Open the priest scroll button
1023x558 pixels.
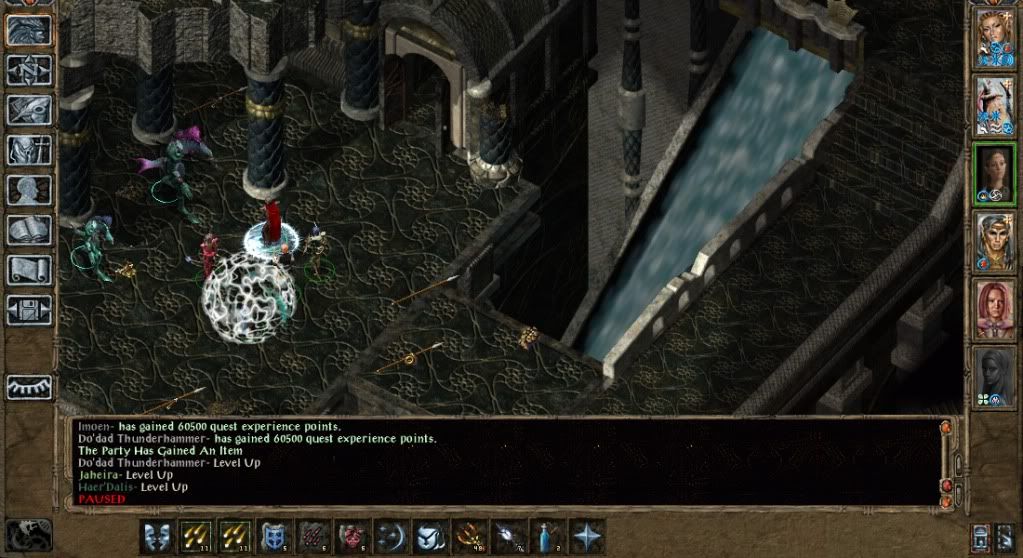29,269
